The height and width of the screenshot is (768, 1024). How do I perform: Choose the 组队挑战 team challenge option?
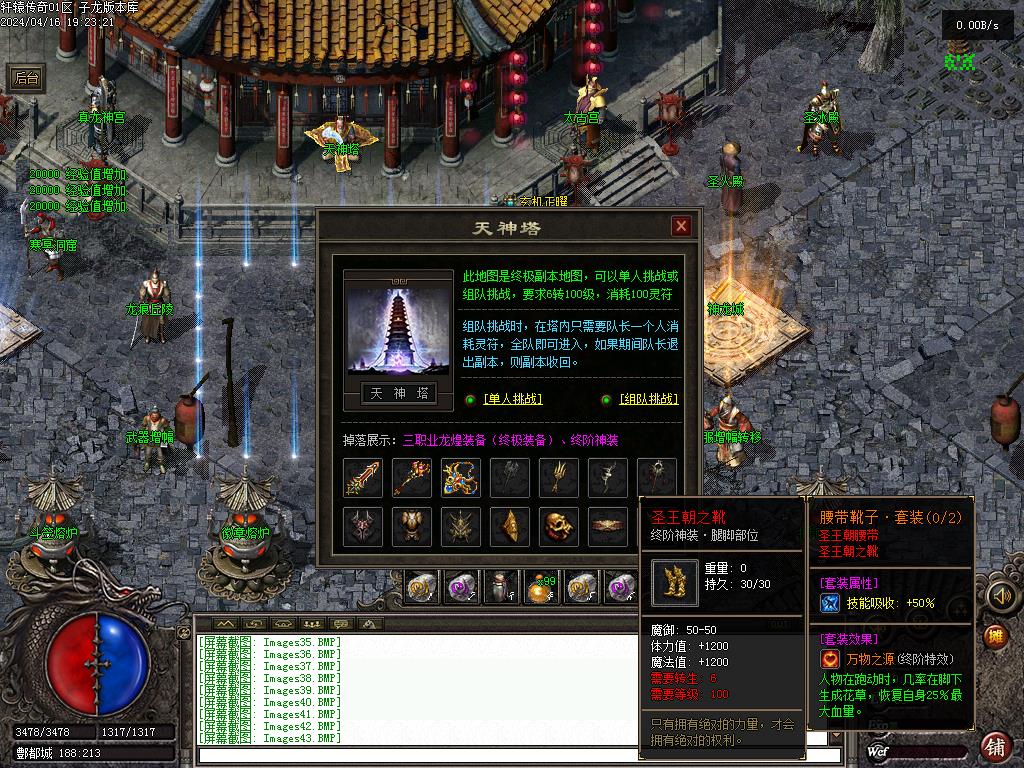[x=648, y=399]
